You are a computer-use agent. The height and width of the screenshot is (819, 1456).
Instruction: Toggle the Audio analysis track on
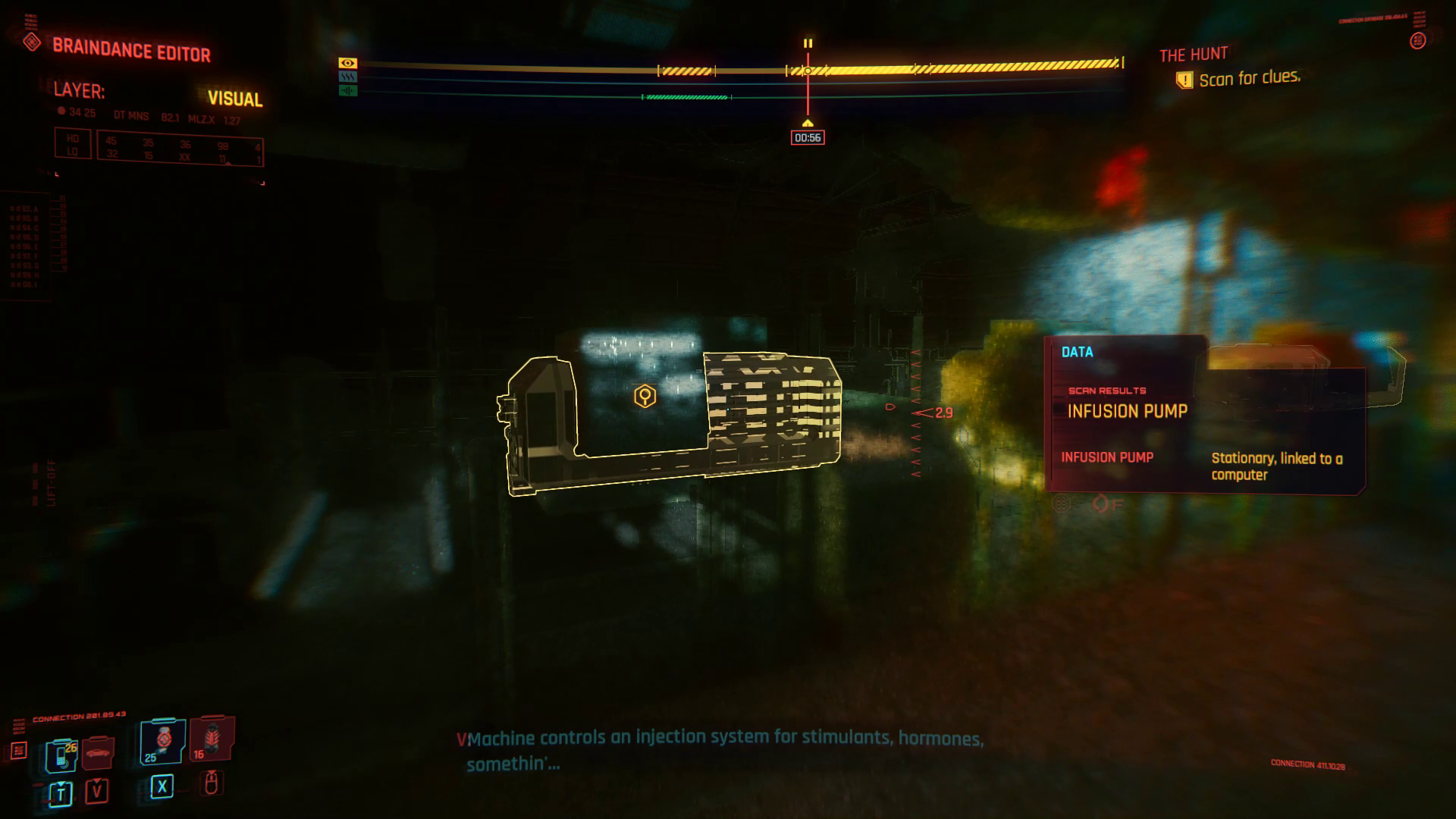point(686,97)
